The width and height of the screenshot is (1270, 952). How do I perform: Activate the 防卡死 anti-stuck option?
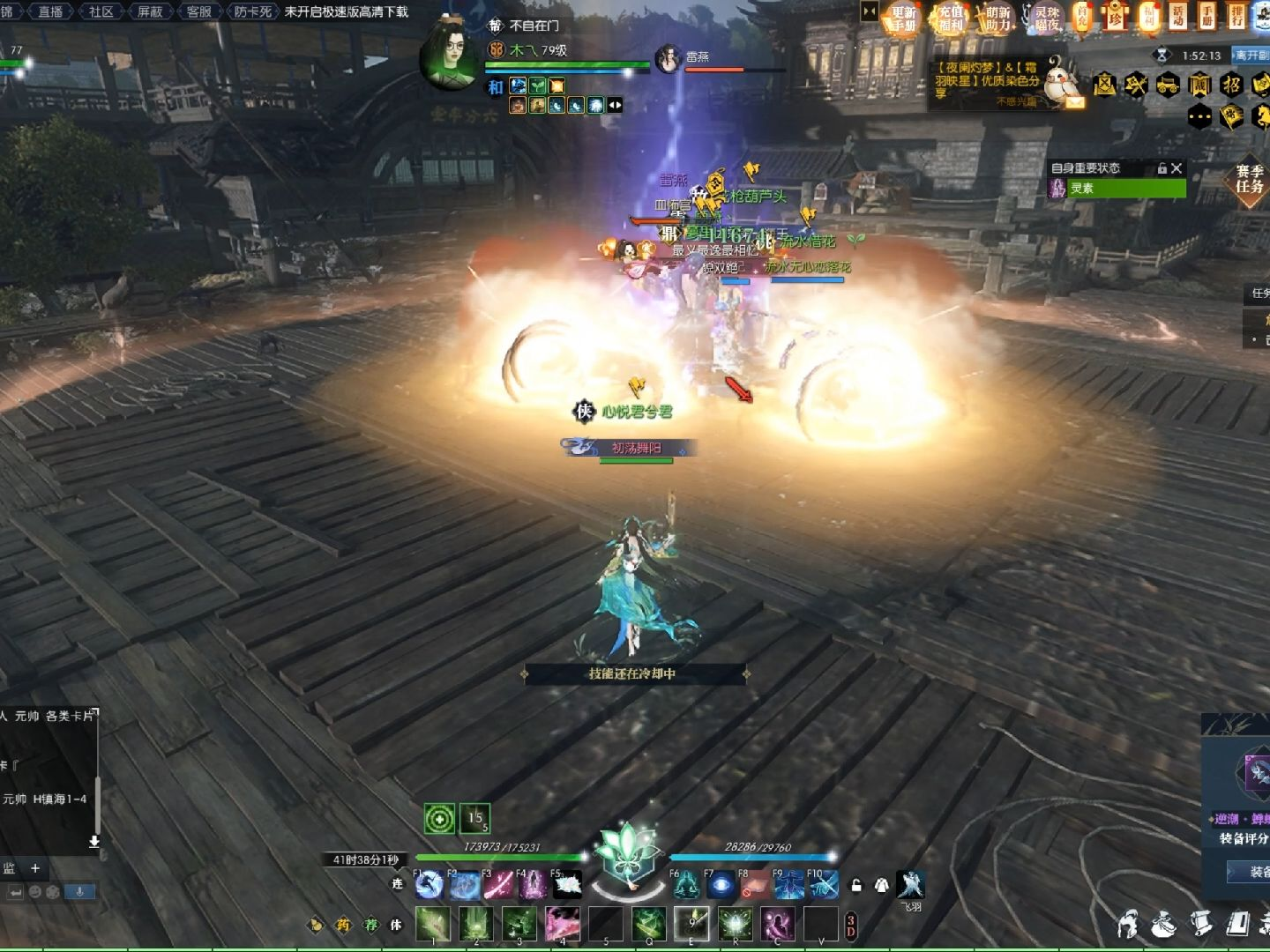tap(253, 11)
